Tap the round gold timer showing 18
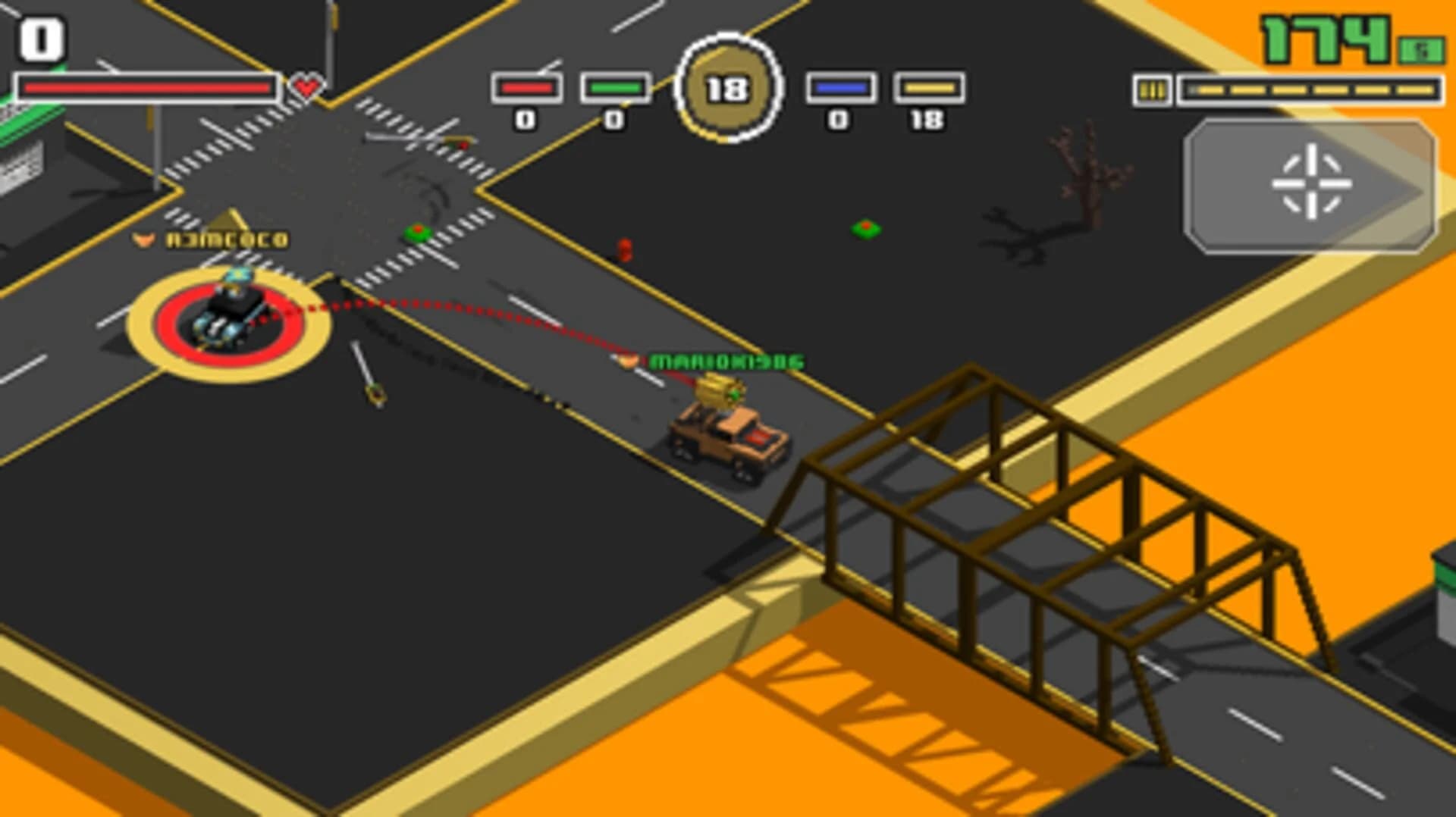 tap(728, 87)
